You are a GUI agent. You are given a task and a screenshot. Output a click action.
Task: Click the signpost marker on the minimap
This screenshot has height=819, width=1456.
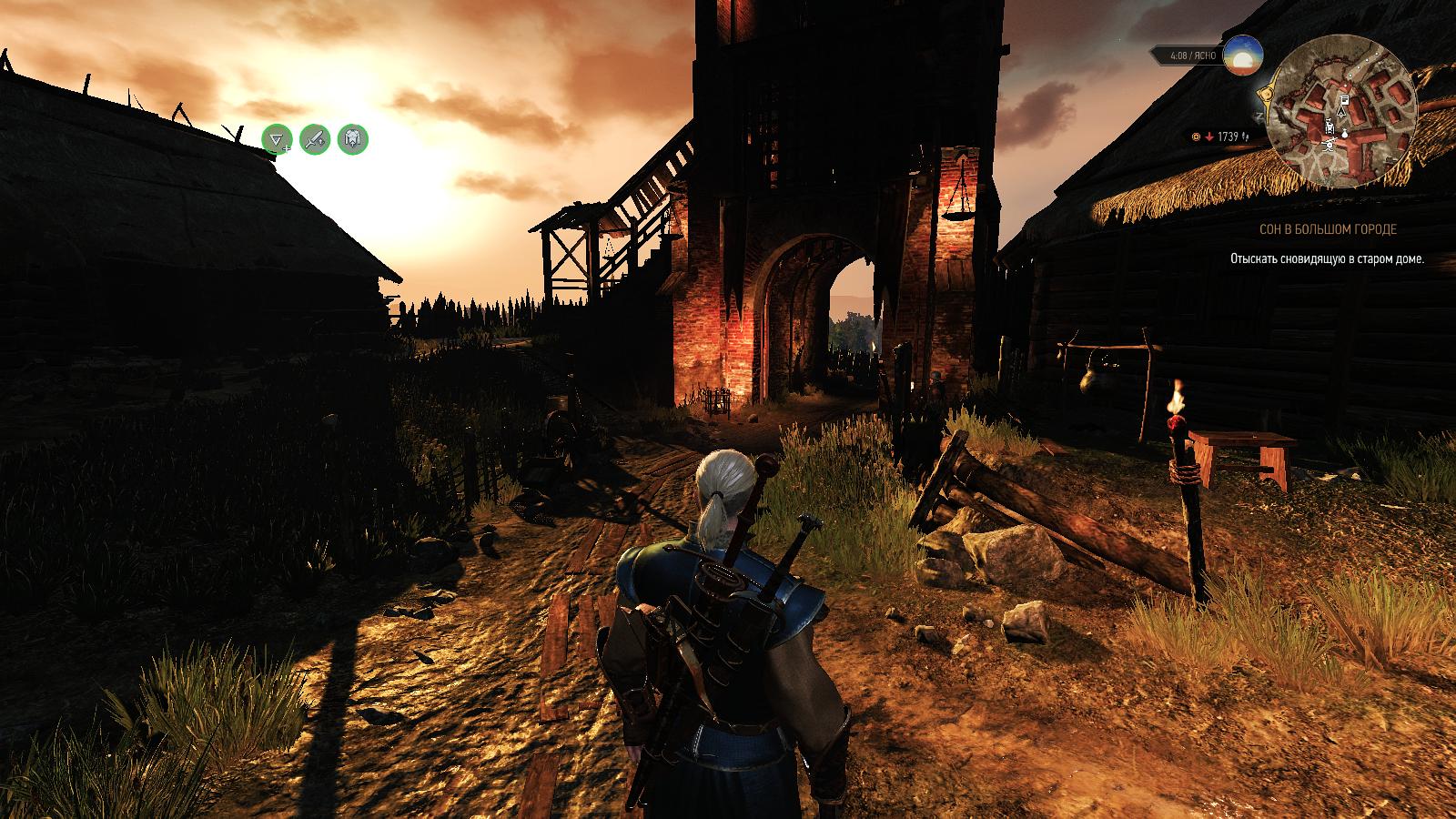1330,146
